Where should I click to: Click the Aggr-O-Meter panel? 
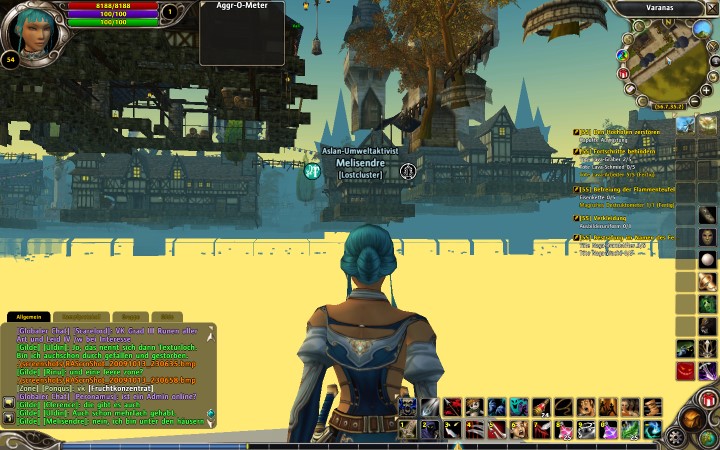(x=241, y=30)
